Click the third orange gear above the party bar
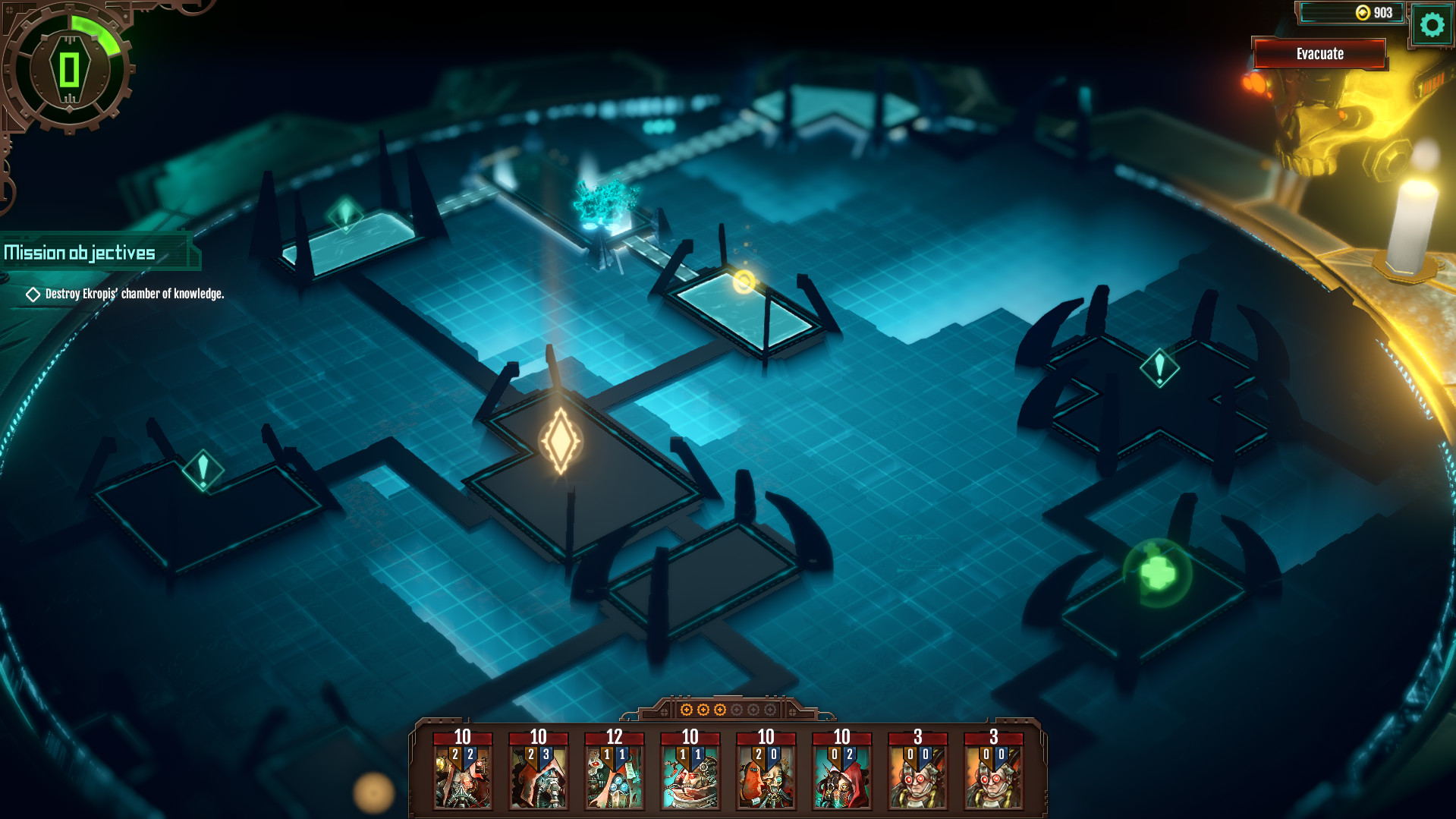Image resolution: width=1456 pixels, height=819 pixels. 720,710
